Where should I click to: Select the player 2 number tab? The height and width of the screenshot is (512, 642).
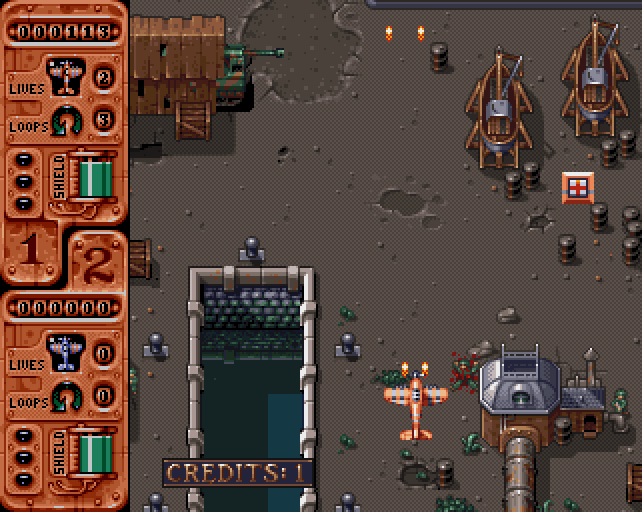(96, 262)
